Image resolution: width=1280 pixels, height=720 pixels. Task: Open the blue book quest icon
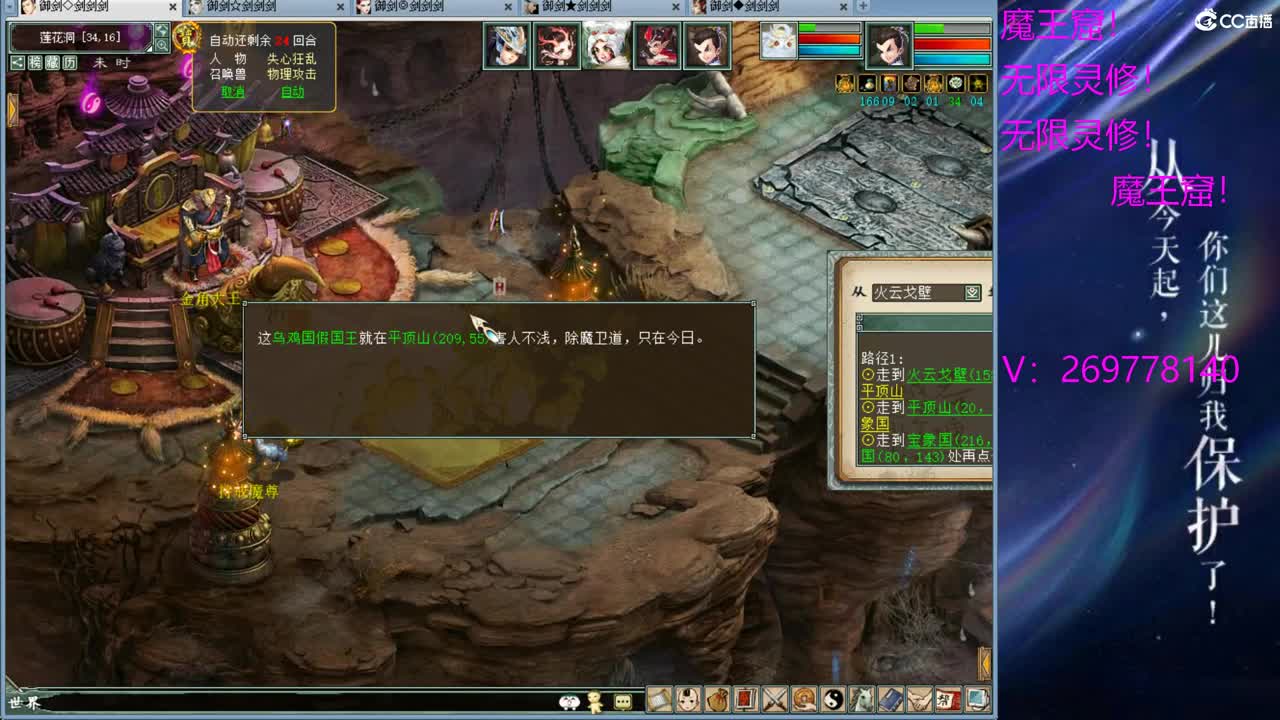889,700
